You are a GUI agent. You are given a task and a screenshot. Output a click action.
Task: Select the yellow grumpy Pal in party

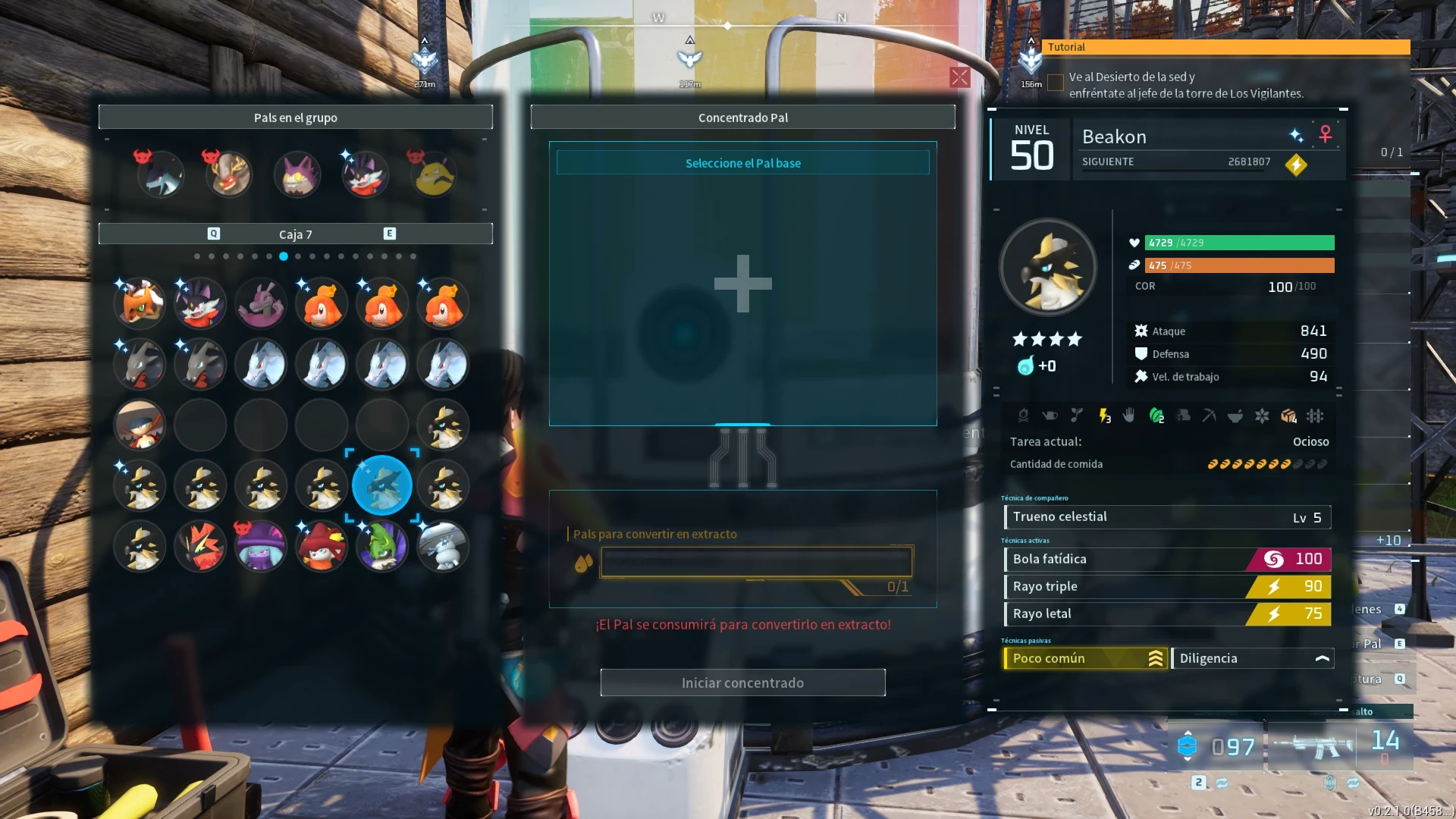click(434, 174)
